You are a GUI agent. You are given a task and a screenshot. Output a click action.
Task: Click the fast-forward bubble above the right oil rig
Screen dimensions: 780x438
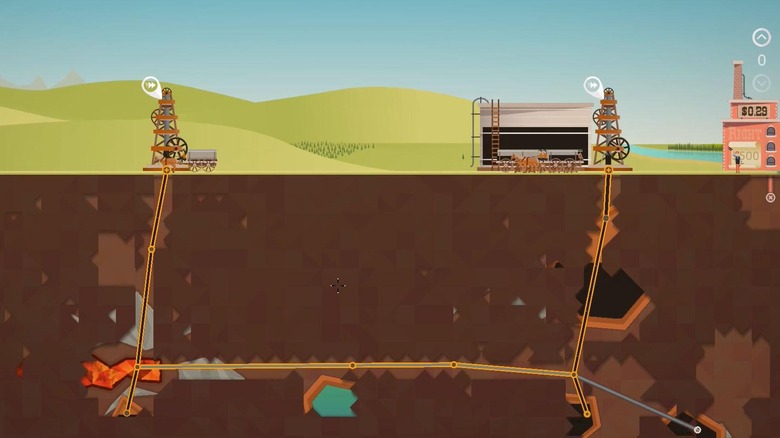tap(592, 86)
